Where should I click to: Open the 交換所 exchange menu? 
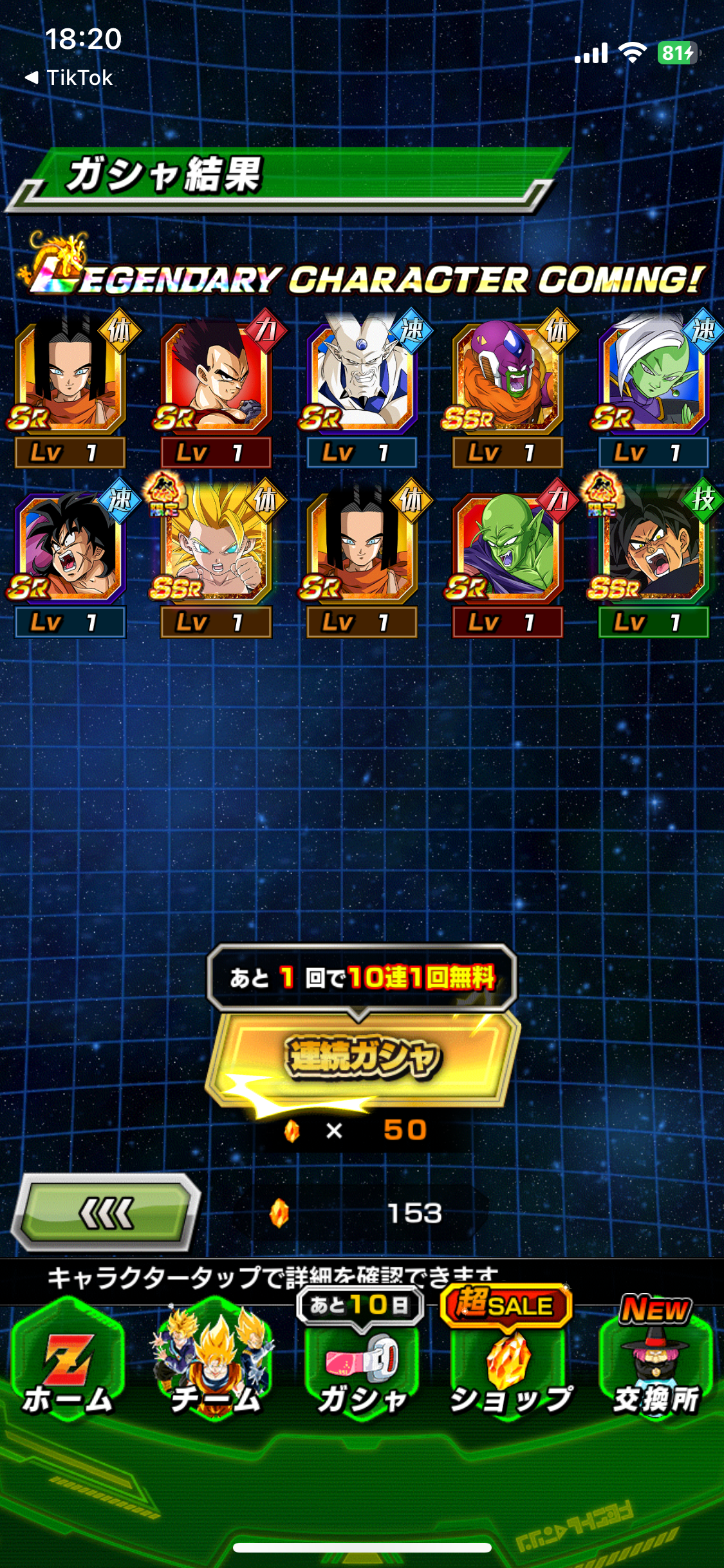655,1371
